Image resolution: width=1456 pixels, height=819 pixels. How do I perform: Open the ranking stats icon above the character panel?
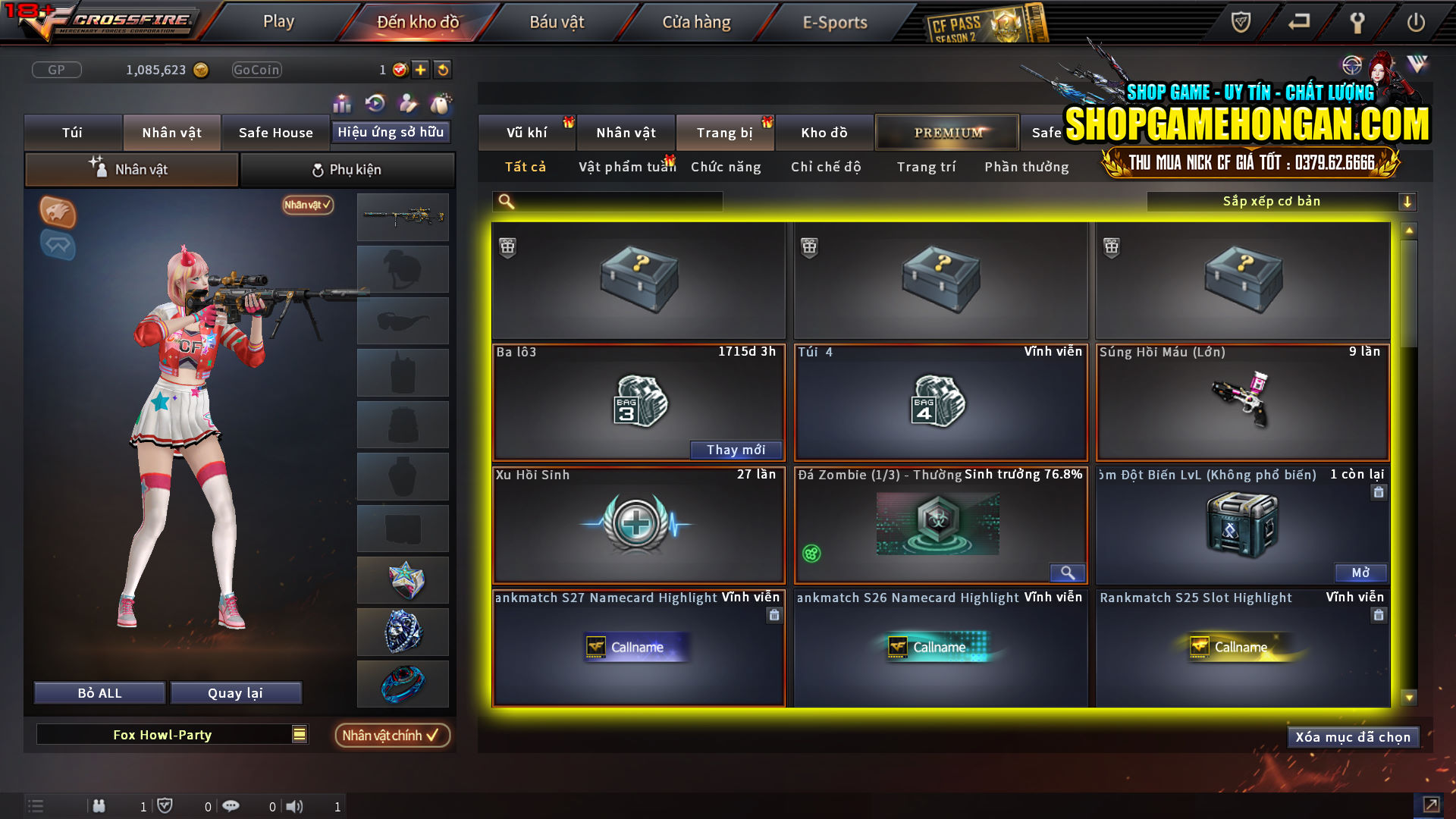coord(342,102)
